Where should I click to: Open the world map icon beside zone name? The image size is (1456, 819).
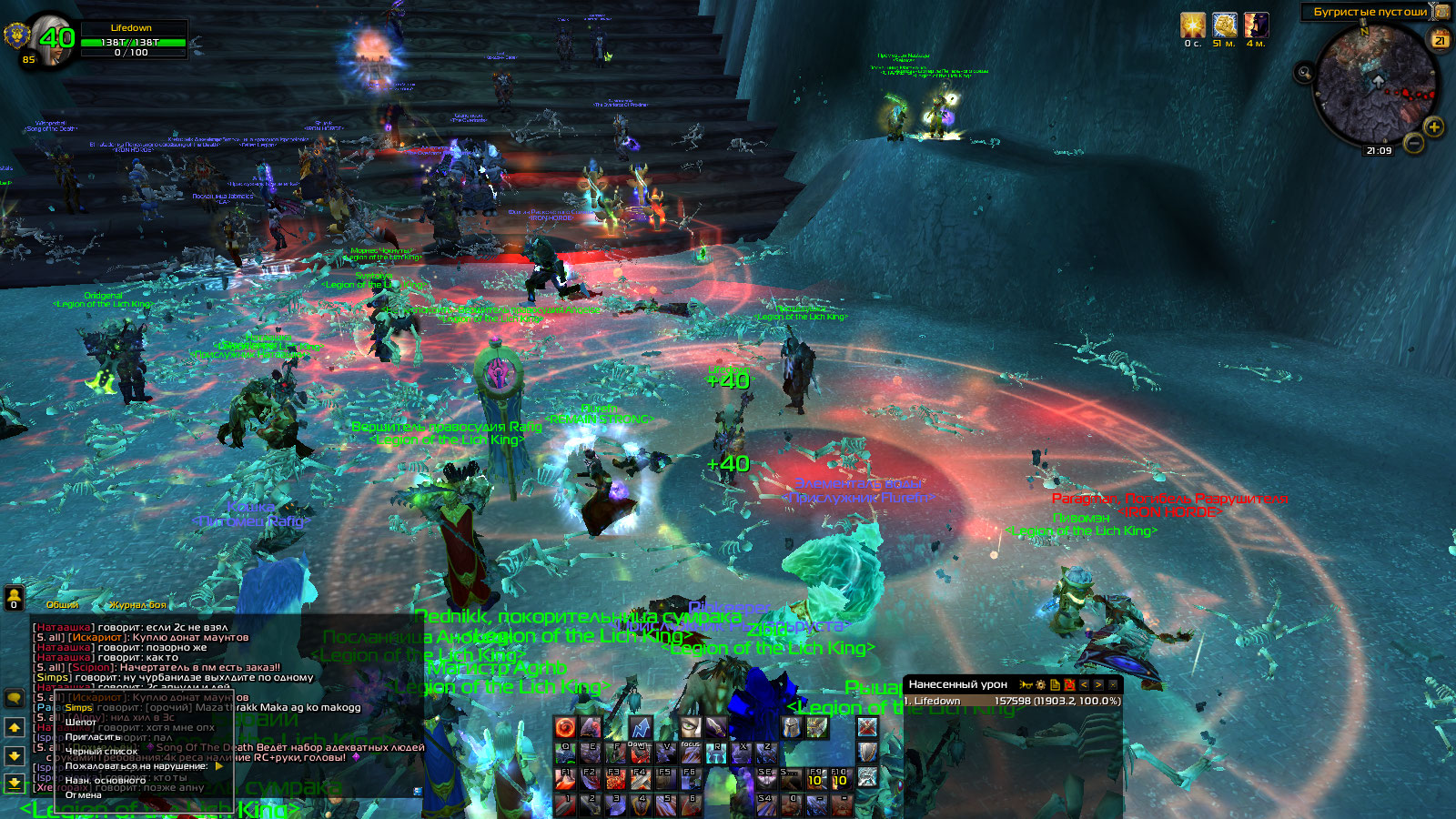1441,12
